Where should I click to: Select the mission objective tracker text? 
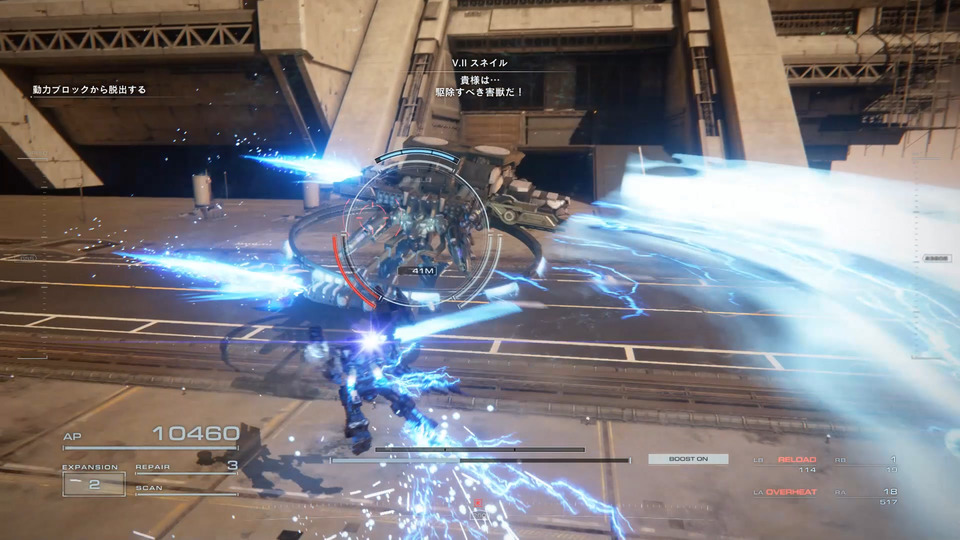point(89,90)
